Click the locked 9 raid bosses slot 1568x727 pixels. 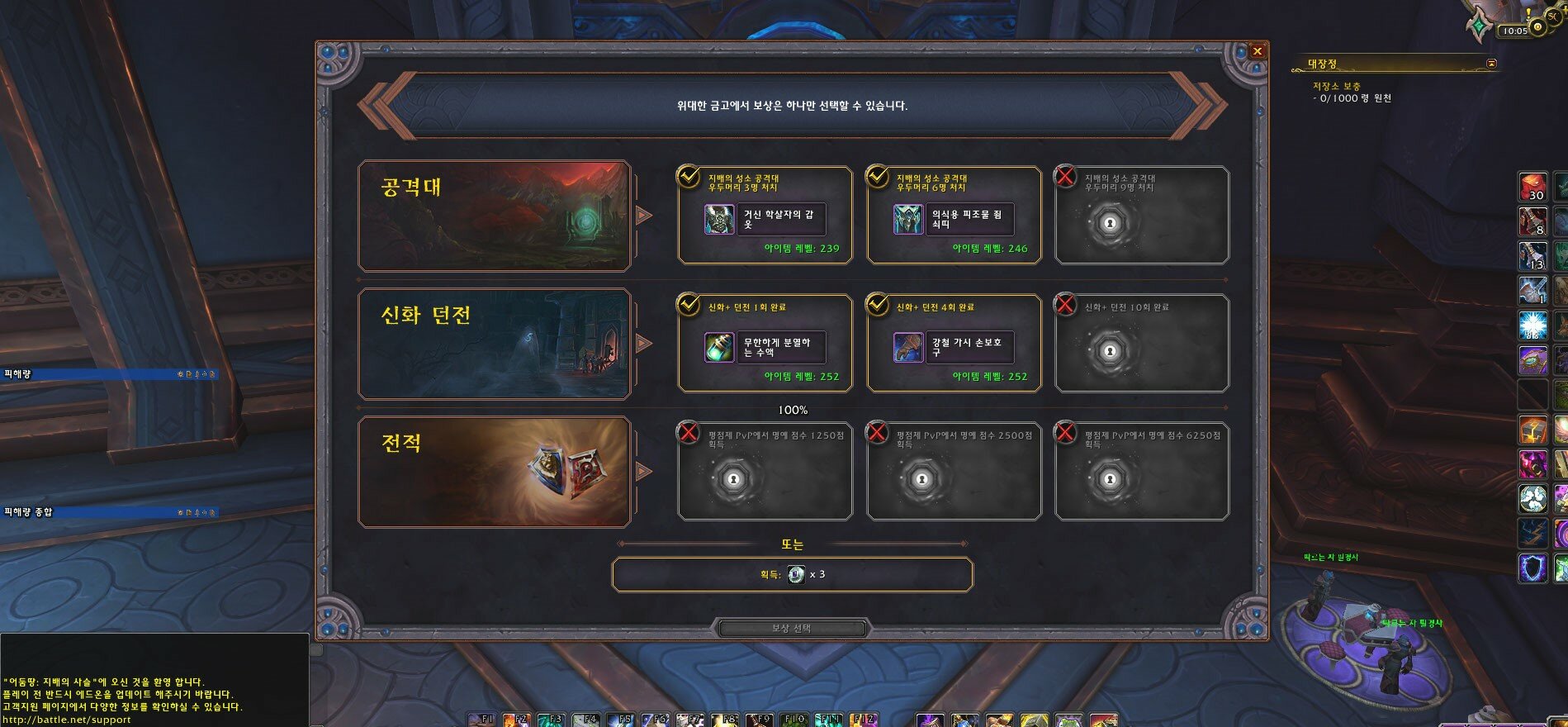tap(1142, 216)
